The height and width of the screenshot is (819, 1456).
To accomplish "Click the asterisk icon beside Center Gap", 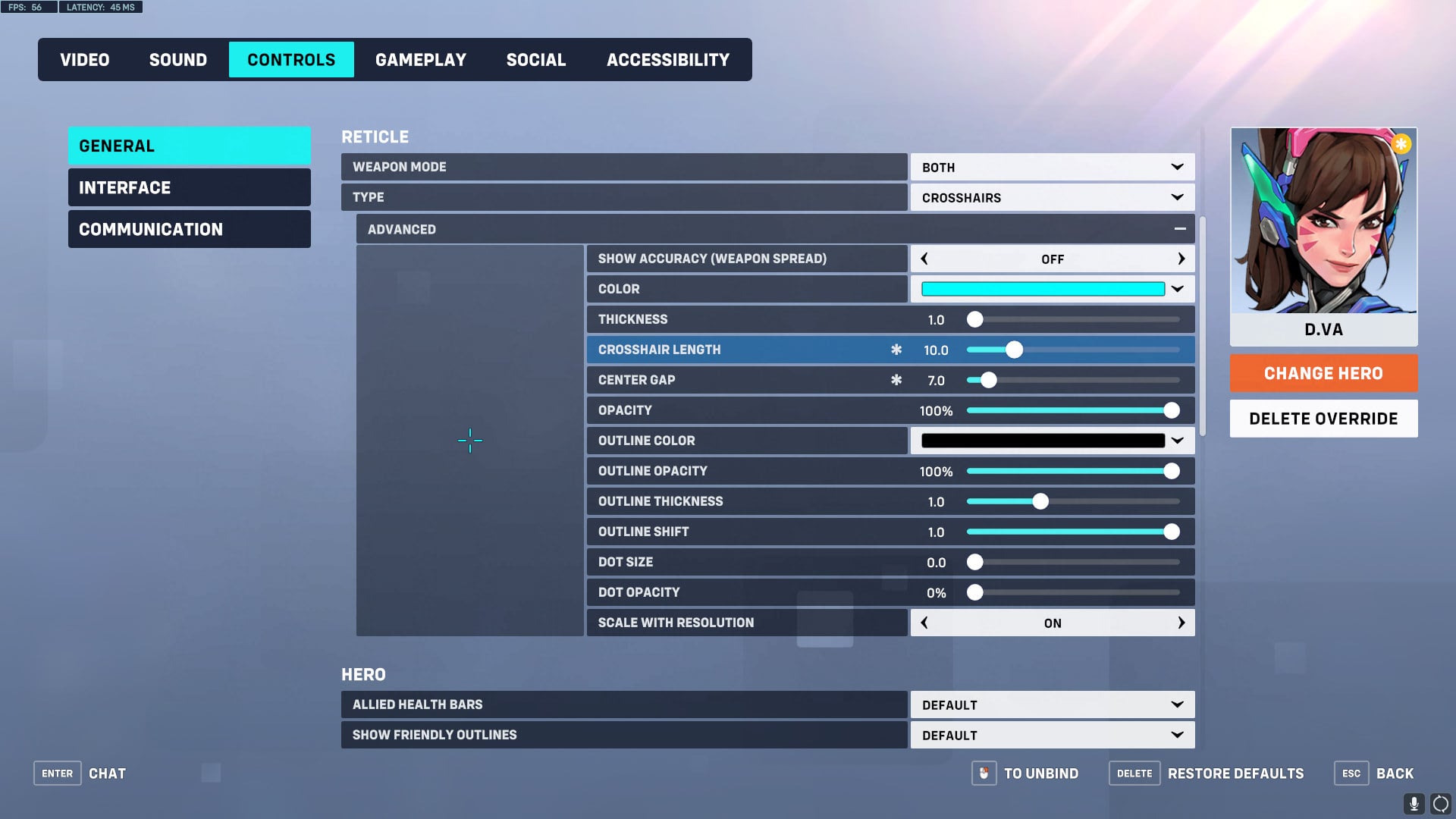I will (x=896, y=380).
